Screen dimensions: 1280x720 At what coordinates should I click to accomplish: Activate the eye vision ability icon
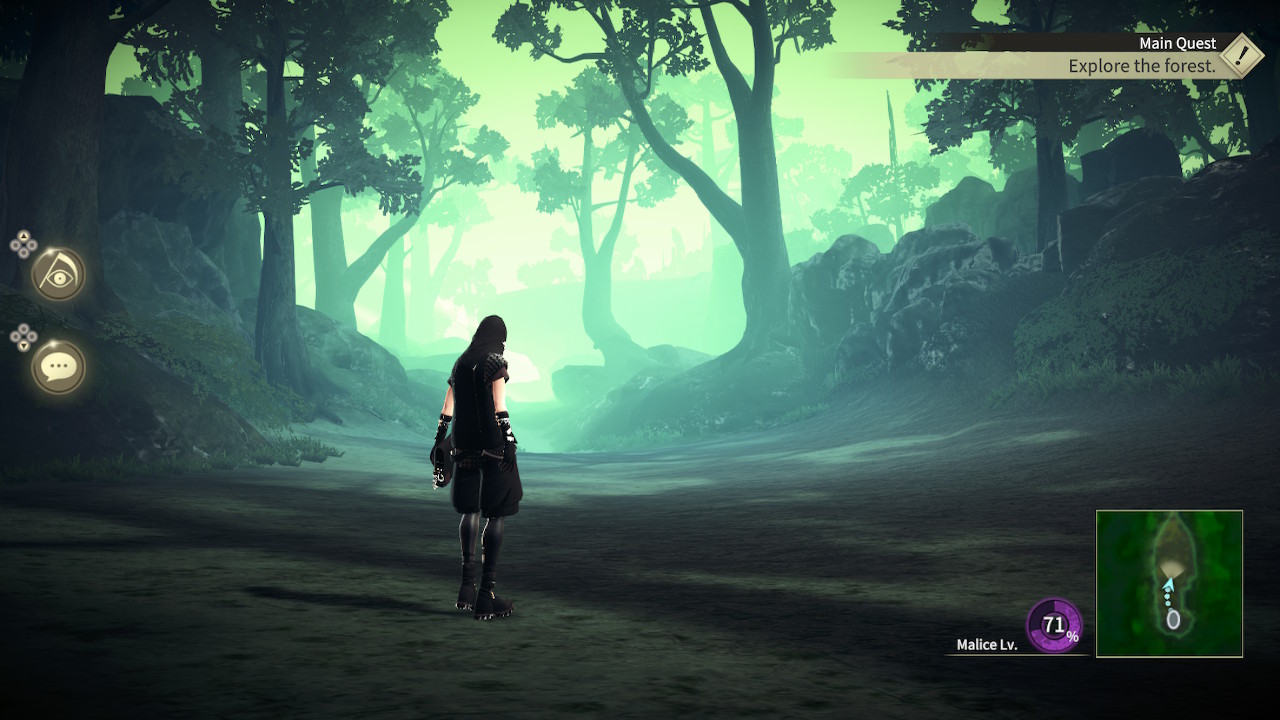point(58,274)
